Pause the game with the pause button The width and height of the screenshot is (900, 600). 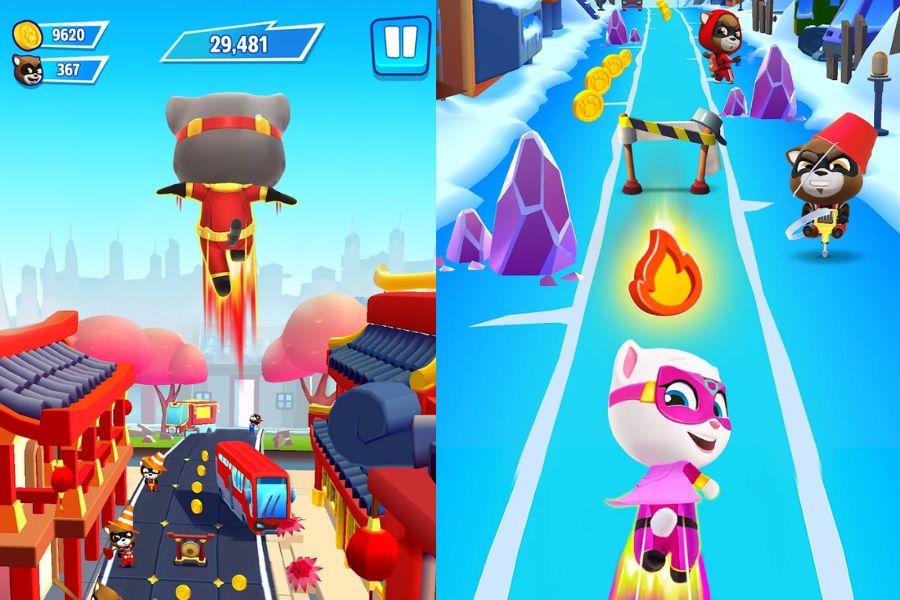tap(400, 43)
